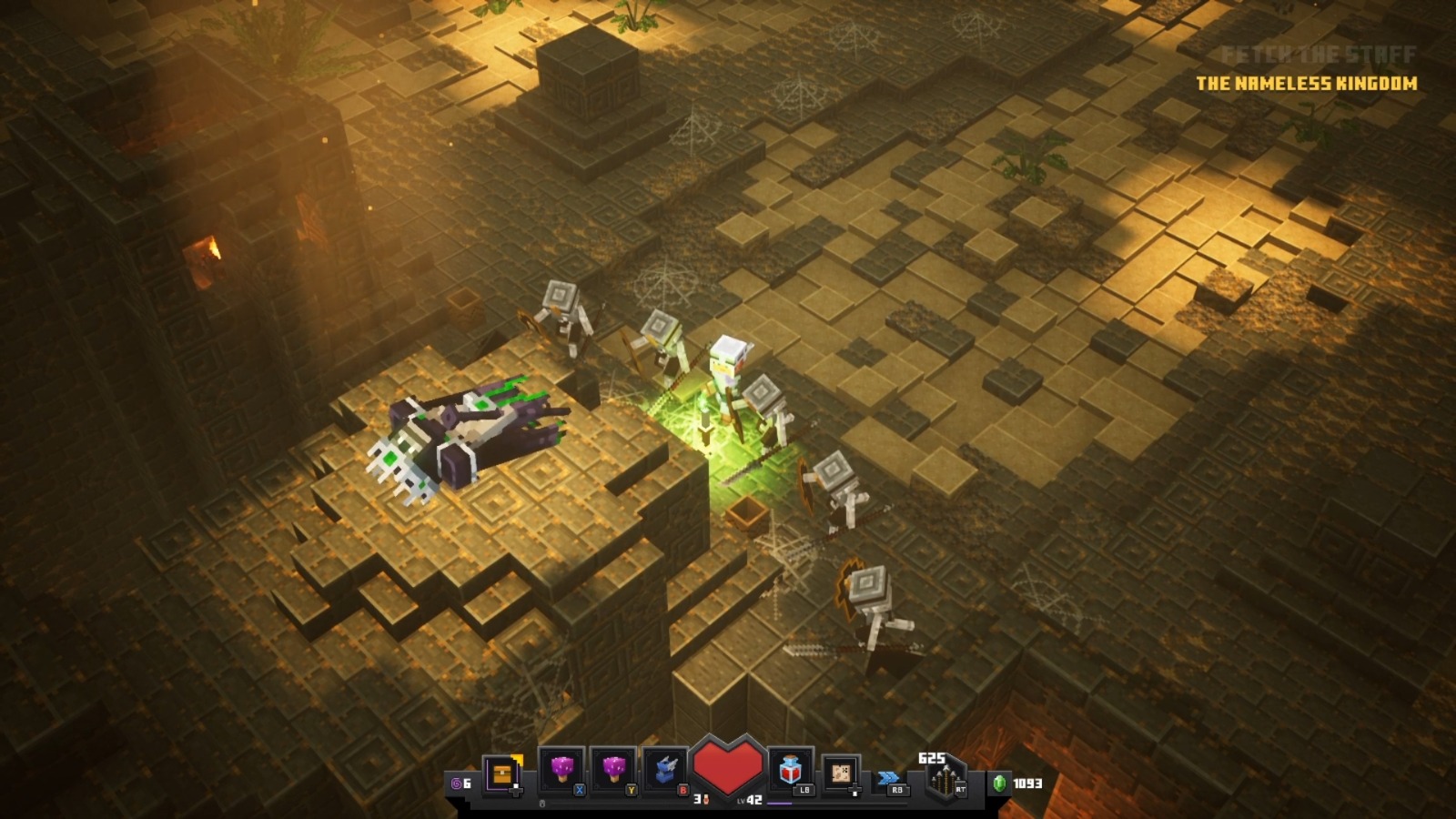Open the inventory chest icon
The image size is (1456, 819).
502,774
